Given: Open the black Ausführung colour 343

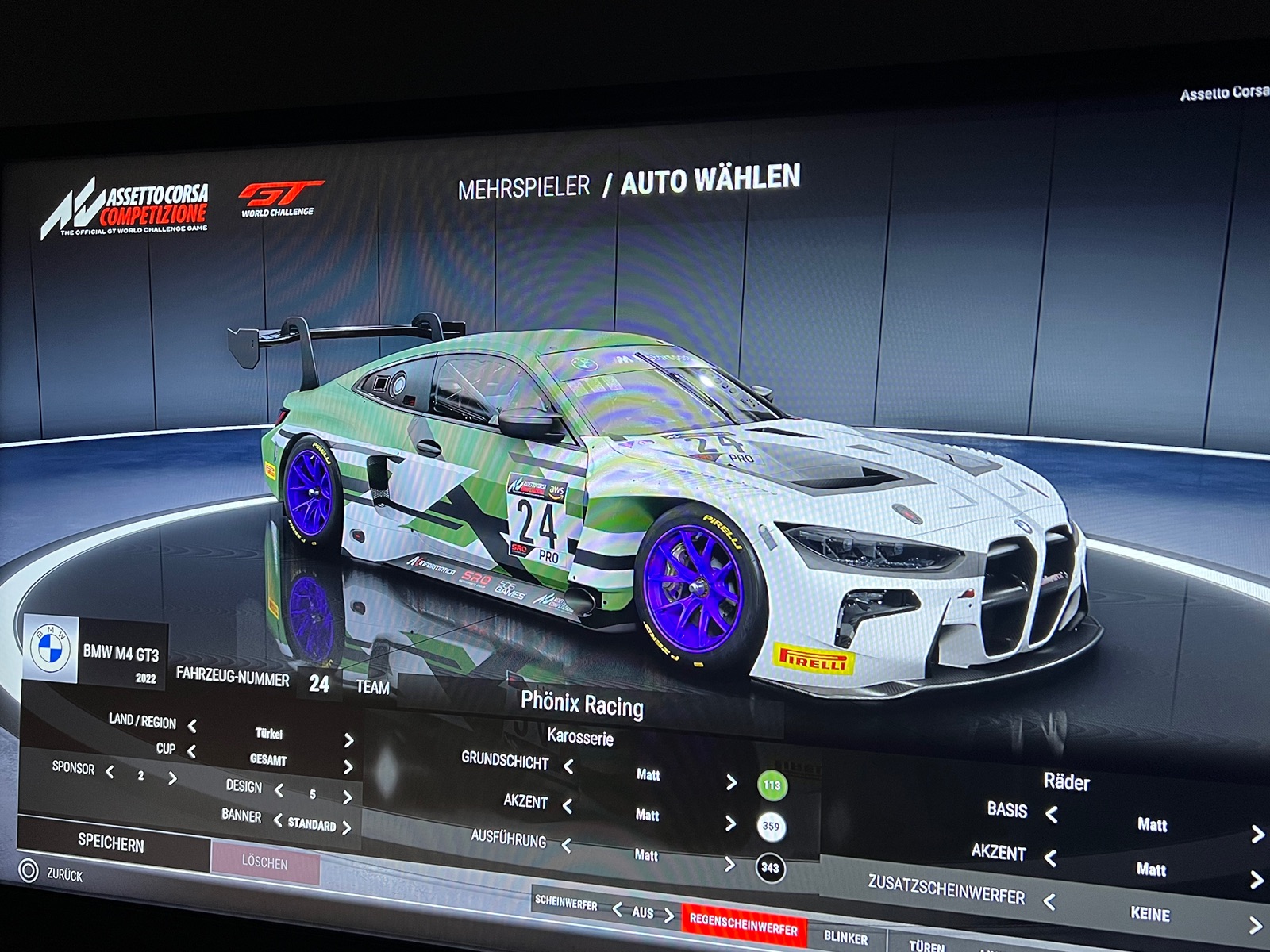Looking at the screenshot, I should pos(770,867).
